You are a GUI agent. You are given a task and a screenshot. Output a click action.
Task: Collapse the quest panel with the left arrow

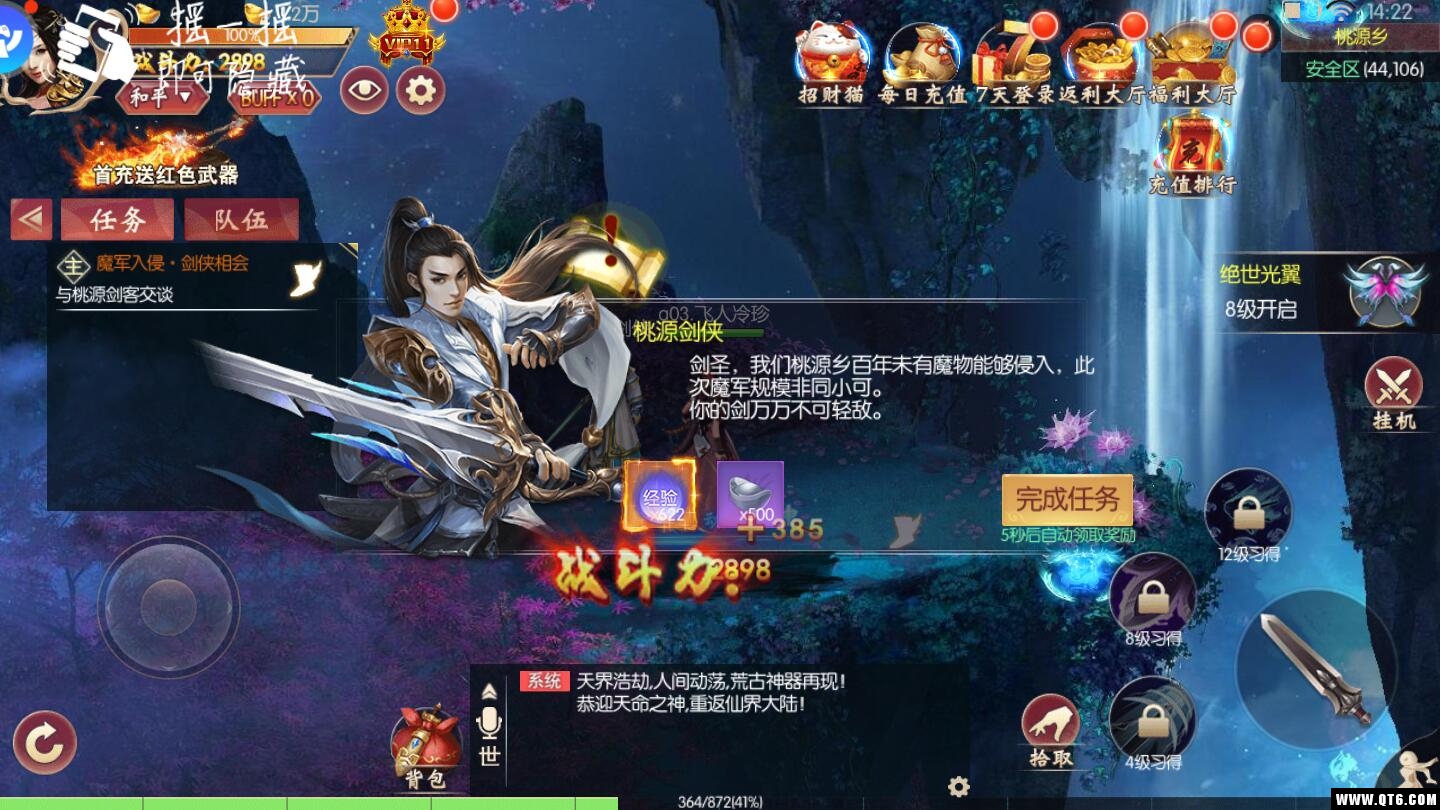point(30,219)
